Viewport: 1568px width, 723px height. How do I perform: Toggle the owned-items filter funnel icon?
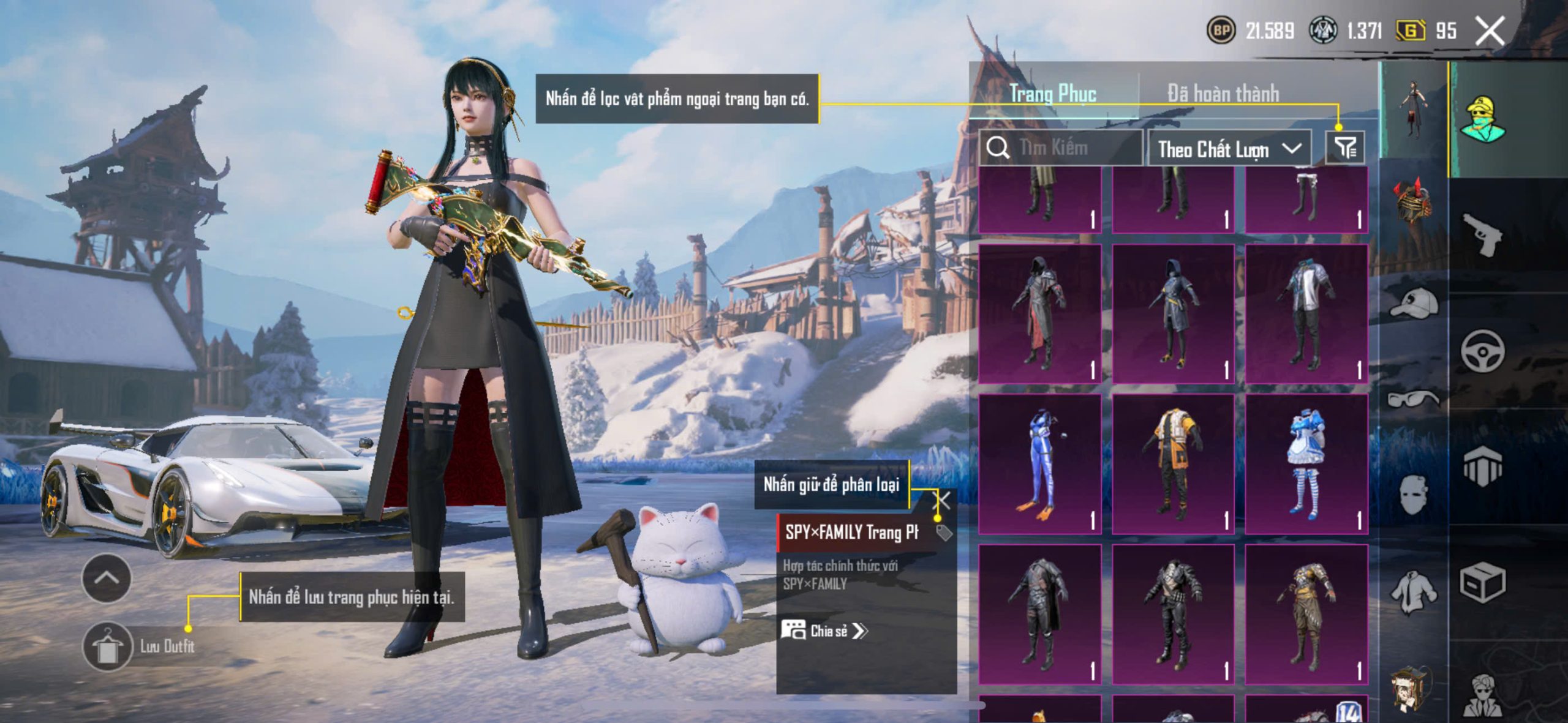pos(1345,148)
